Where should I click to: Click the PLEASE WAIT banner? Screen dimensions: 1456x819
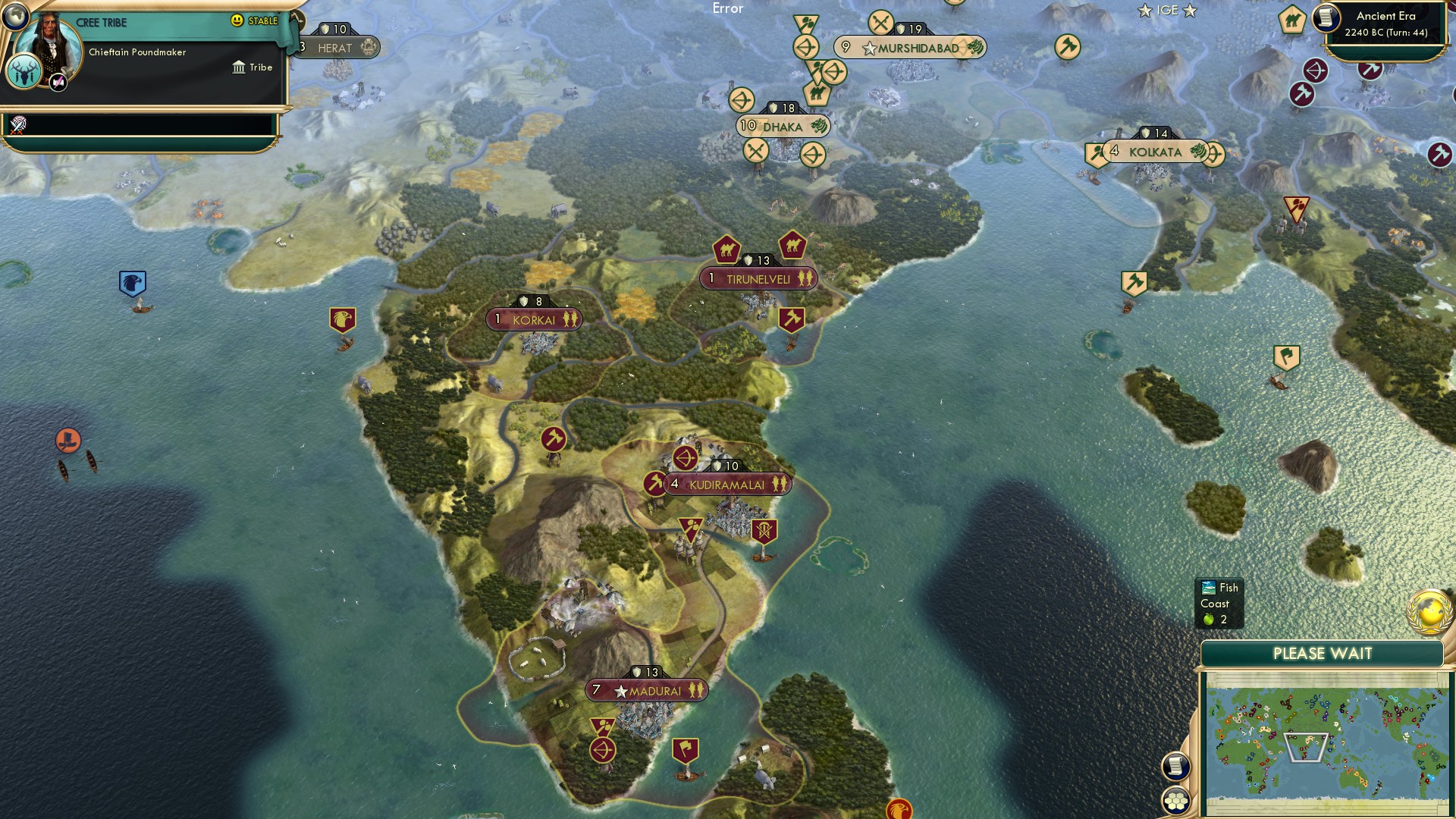tap(1323, 653)
